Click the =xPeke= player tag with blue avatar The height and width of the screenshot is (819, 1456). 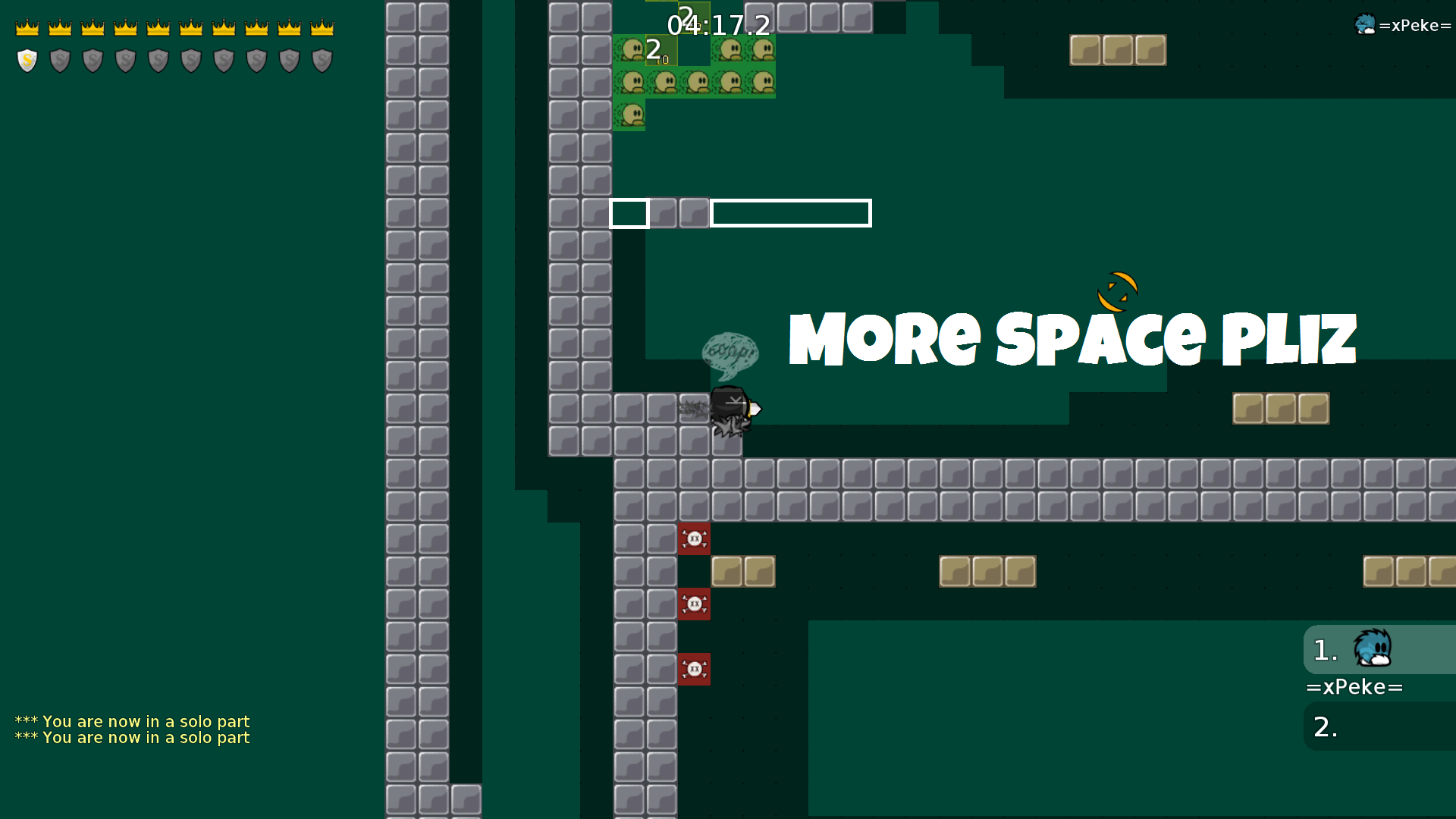point(1403,25)
